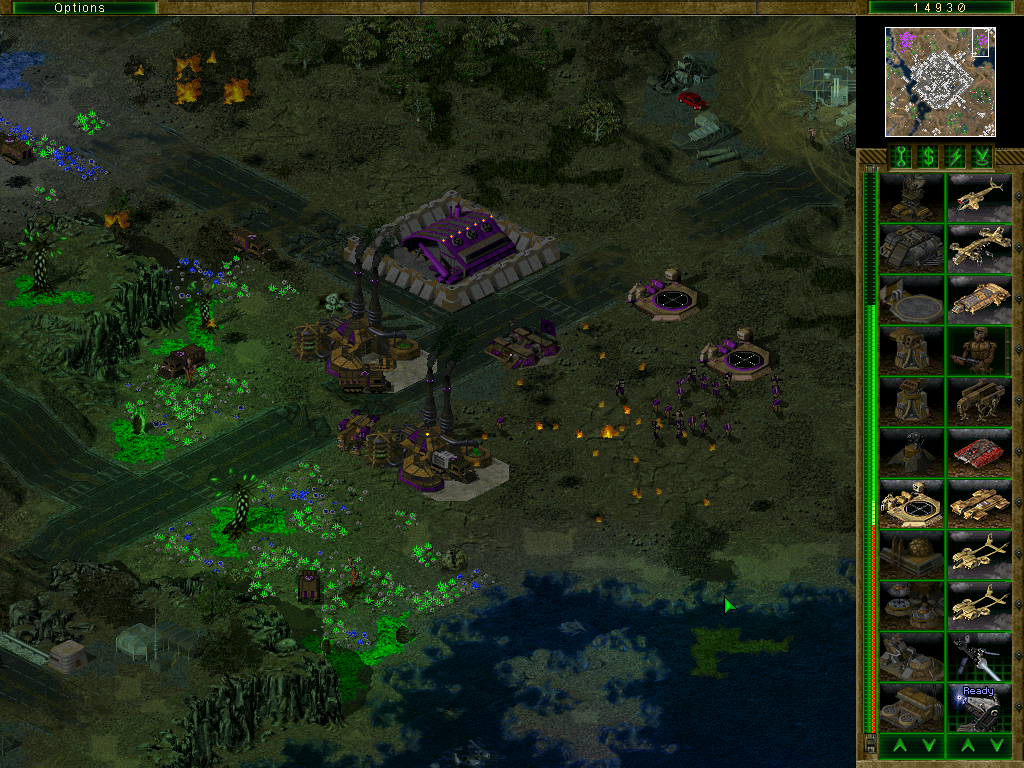Toggle the lightning bolt power mode button
This screenshot has width=1024, height=768.
955,156
